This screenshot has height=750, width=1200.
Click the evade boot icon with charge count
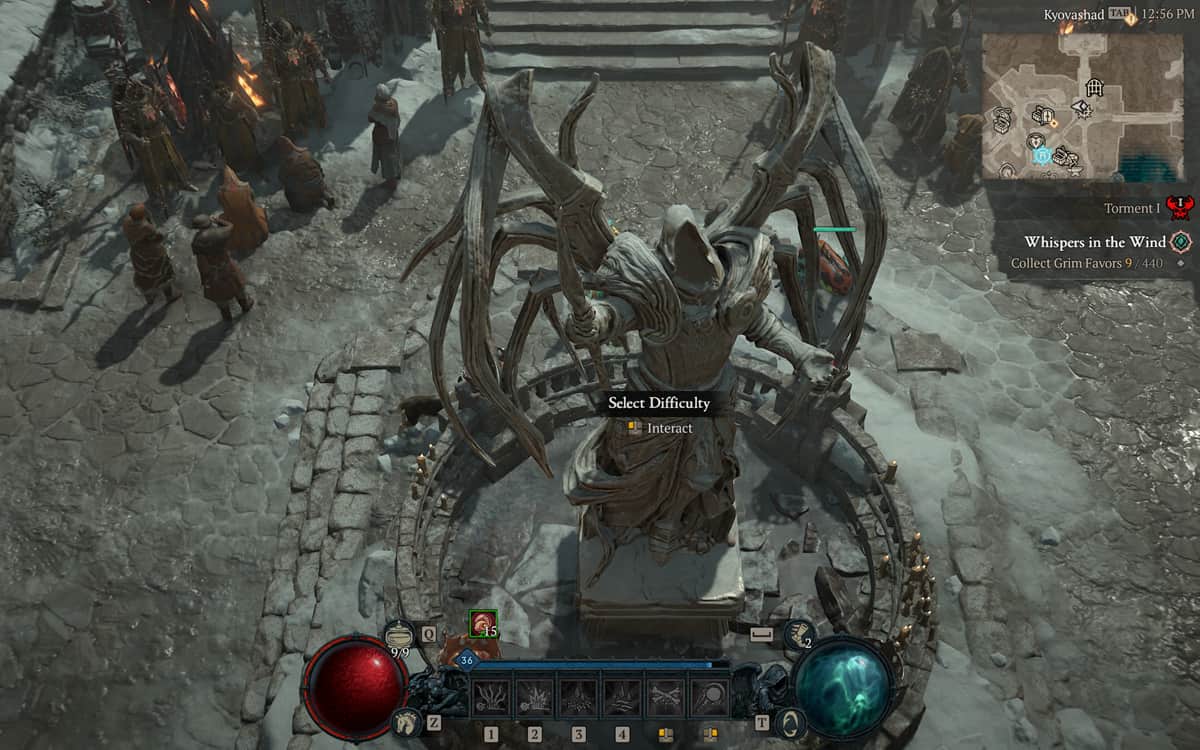pyautogui.click(x=799, y=634)
